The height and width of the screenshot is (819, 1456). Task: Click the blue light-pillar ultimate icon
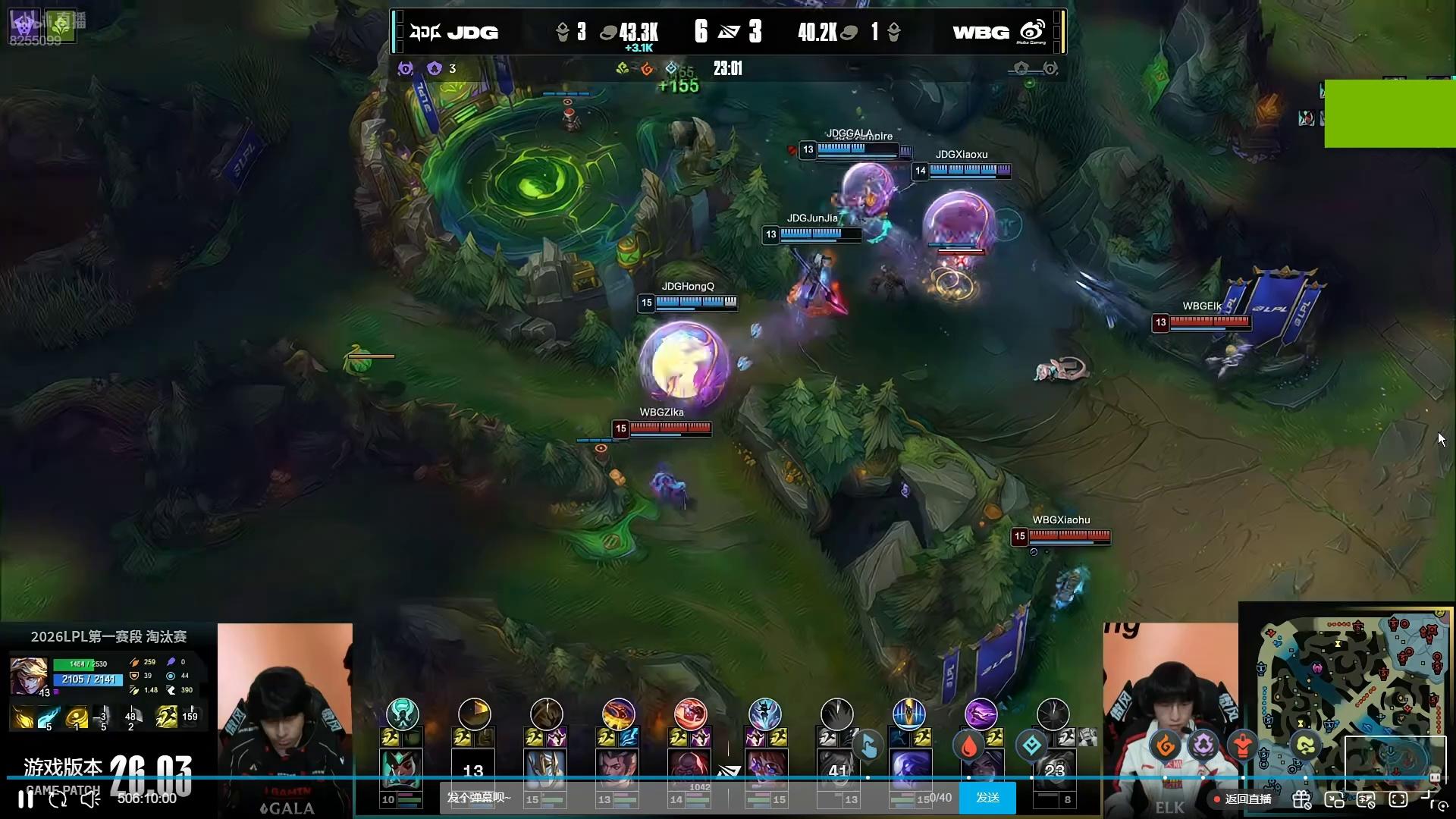908,714
